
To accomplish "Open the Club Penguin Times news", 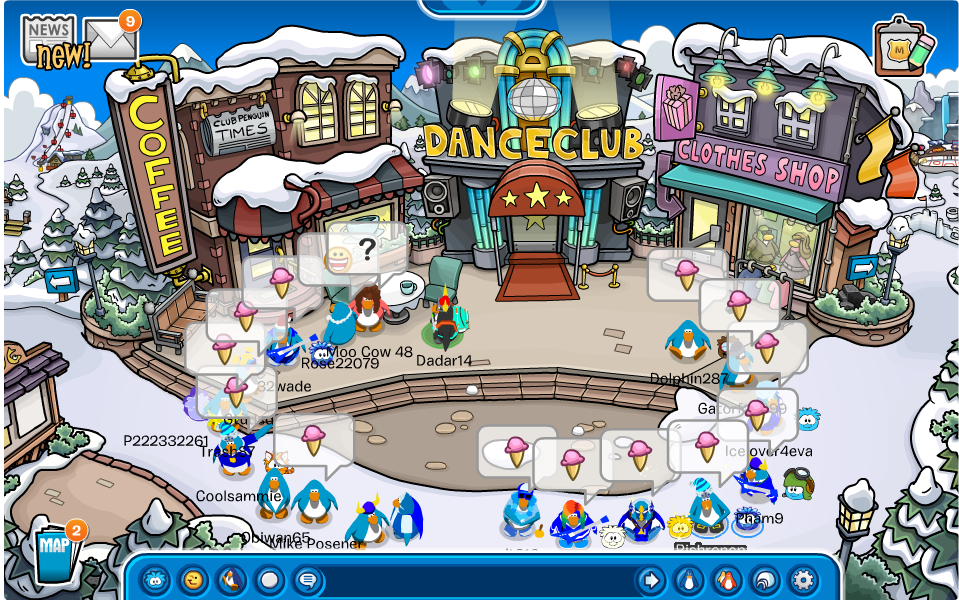I will [48, 38].
